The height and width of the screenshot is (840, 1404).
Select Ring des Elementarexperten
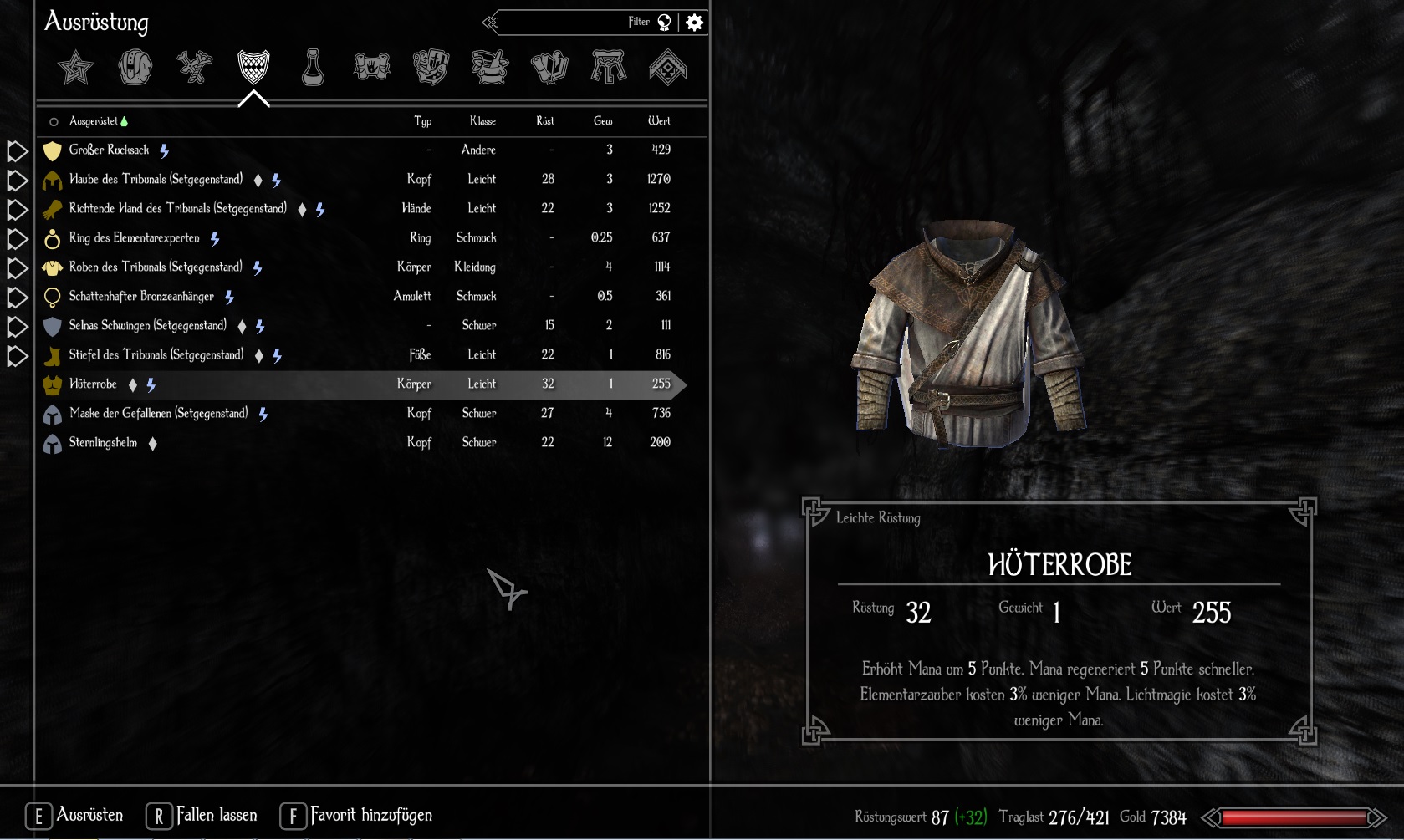coord(134,238)
